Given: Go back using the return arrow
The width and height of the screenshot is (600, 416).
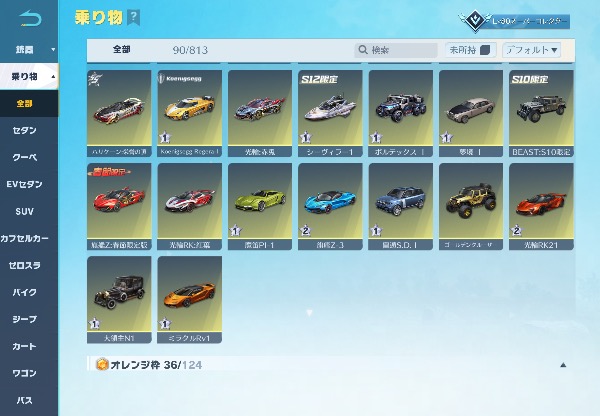Looking at the screenshot, I should [32, 18].
